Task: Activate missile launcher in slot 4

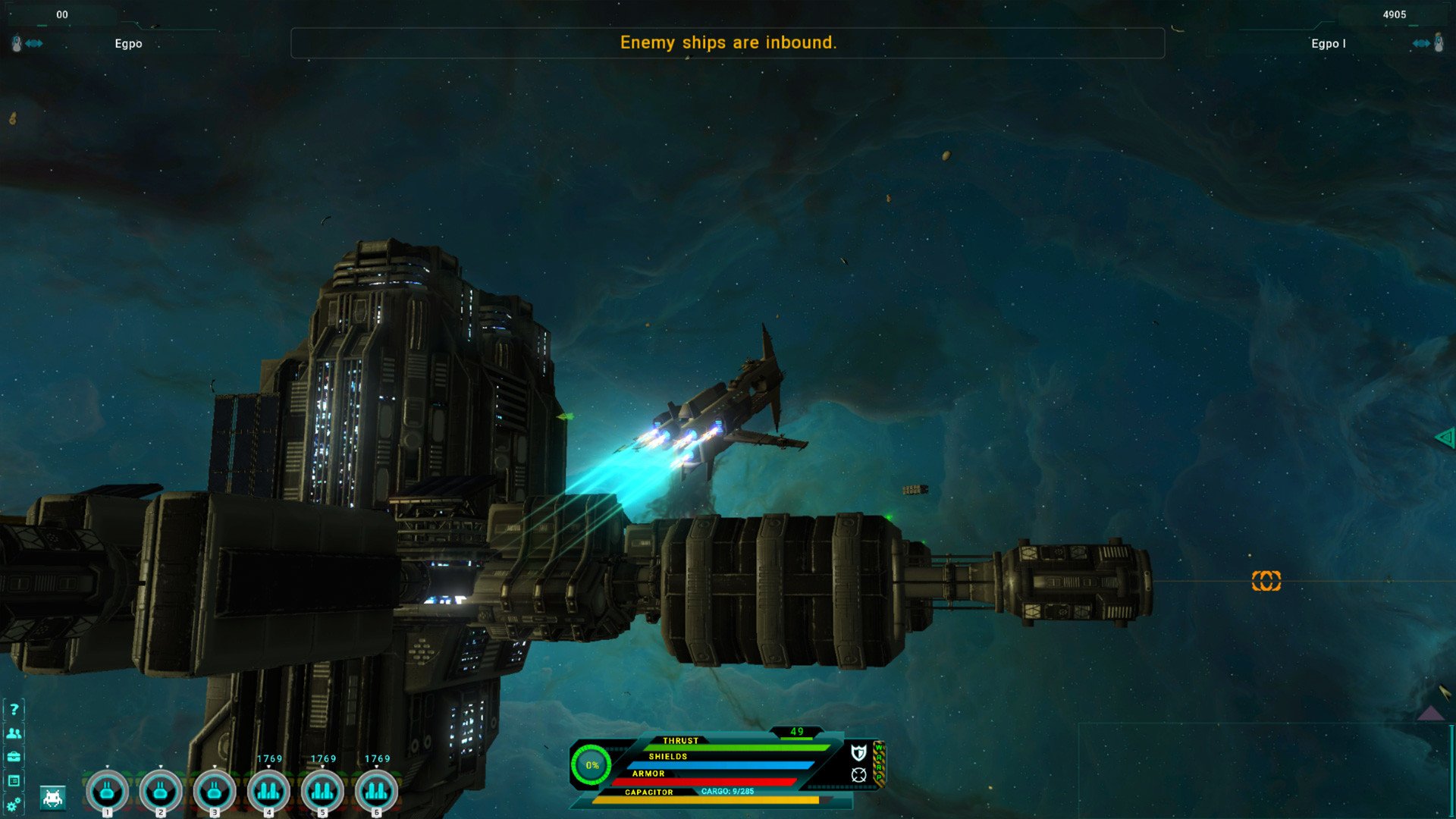Action: (268, 792)
